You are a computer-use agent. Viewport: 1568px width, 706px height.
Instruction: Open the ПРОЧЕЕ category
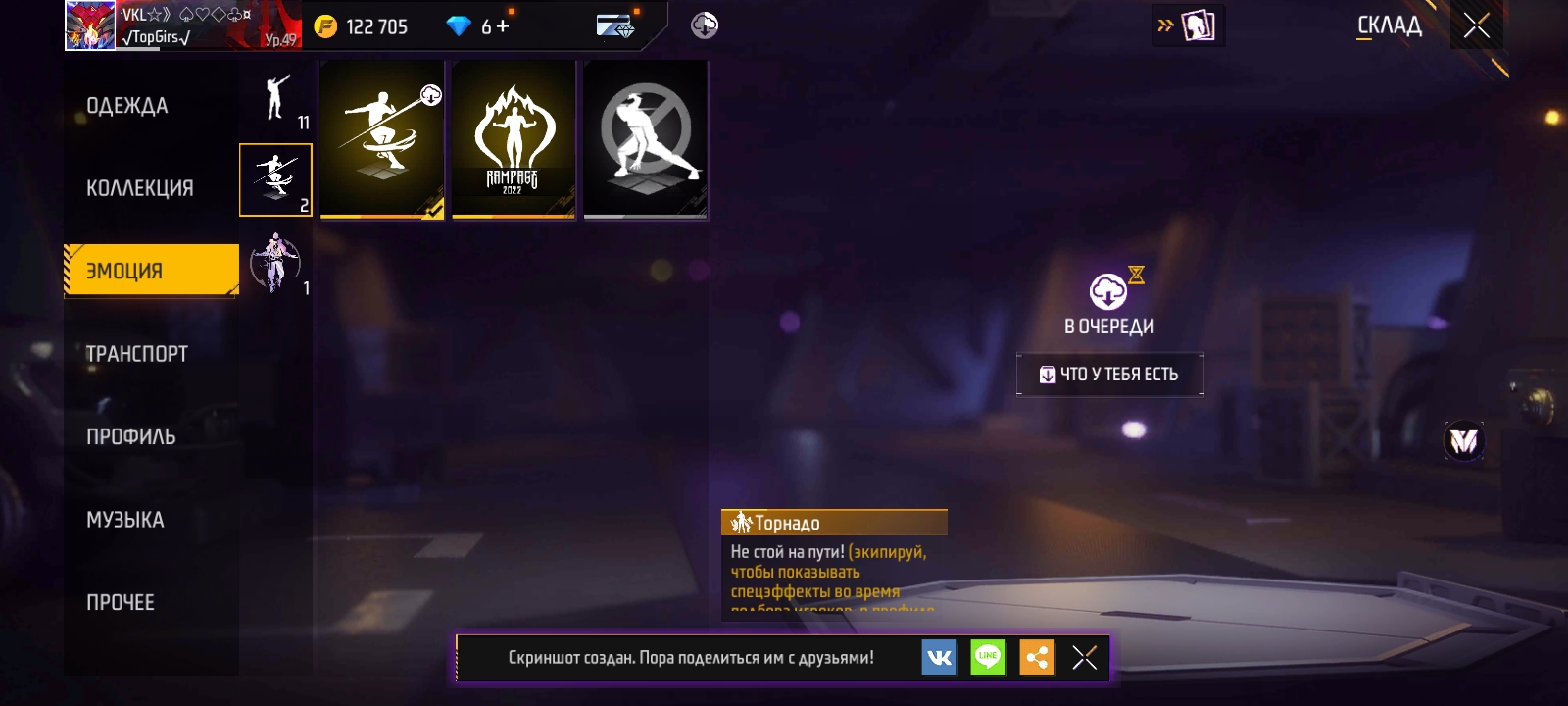[x=121, y=603]
